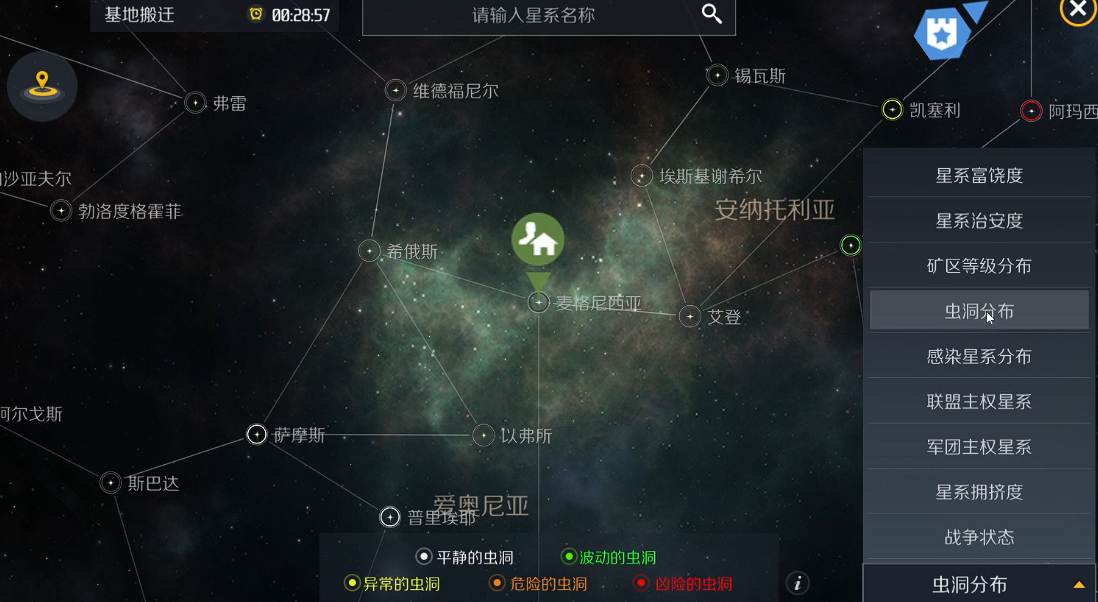This screenshot has height=602, width=1098.
Task: Click the star system name search field
Action: coord(533,15)
